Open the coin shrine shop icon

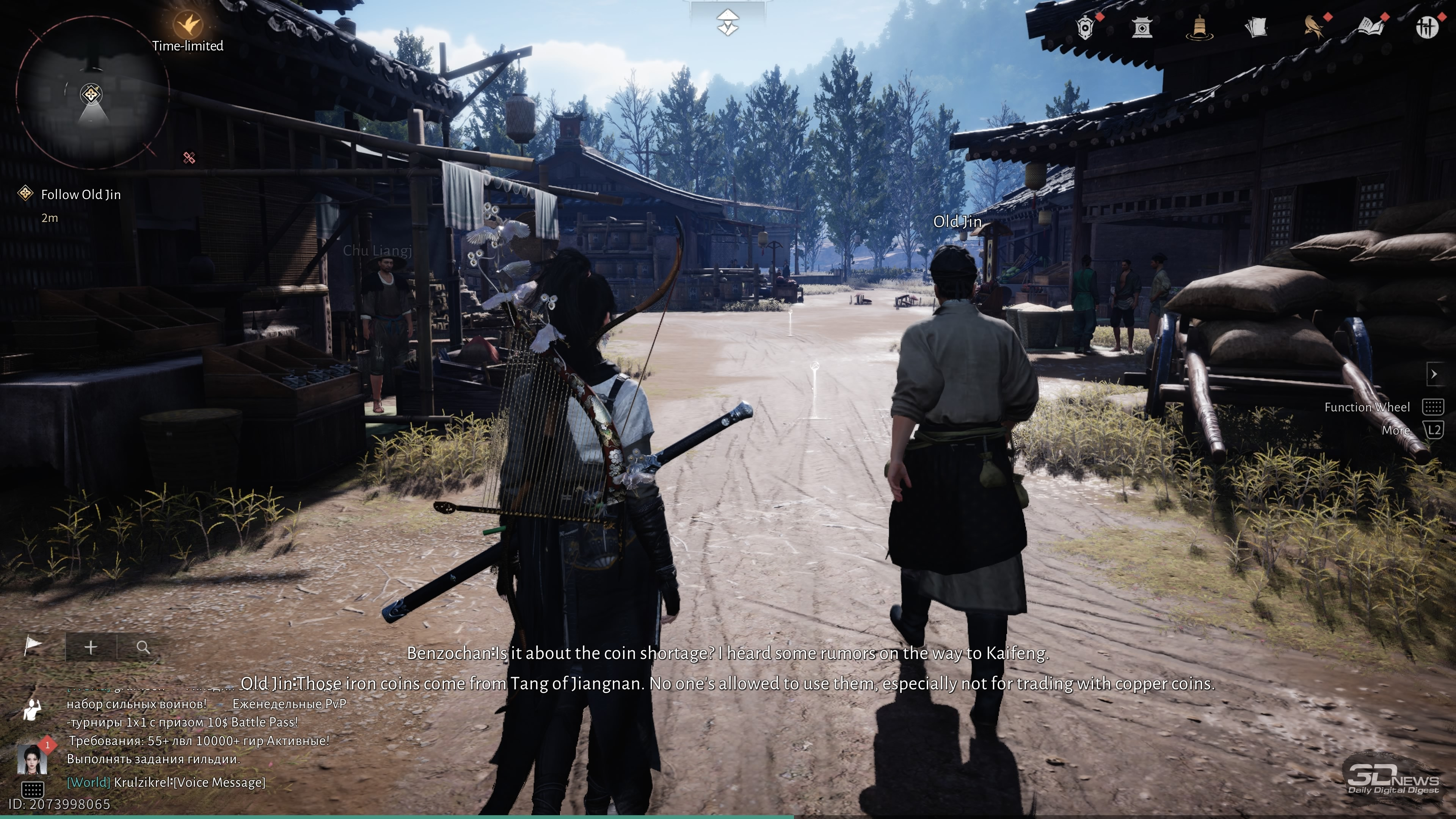[x=1142, y=27]
